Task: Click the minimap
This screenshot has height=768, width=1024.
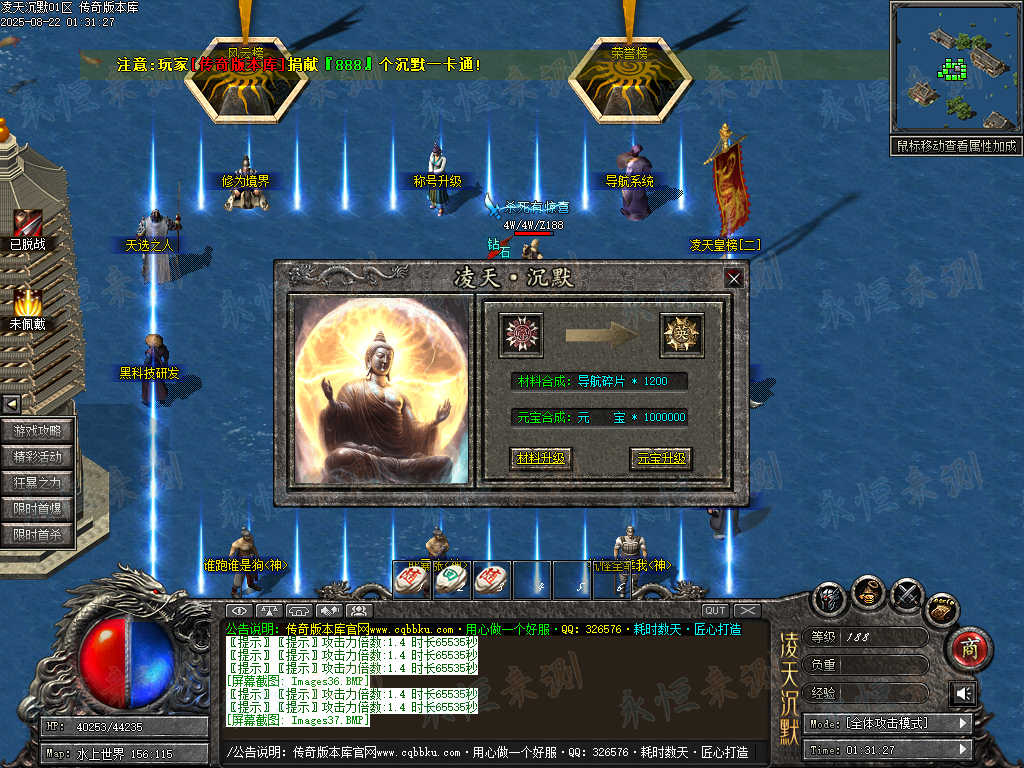Action: pyautogui.click(x=955, y=68)
